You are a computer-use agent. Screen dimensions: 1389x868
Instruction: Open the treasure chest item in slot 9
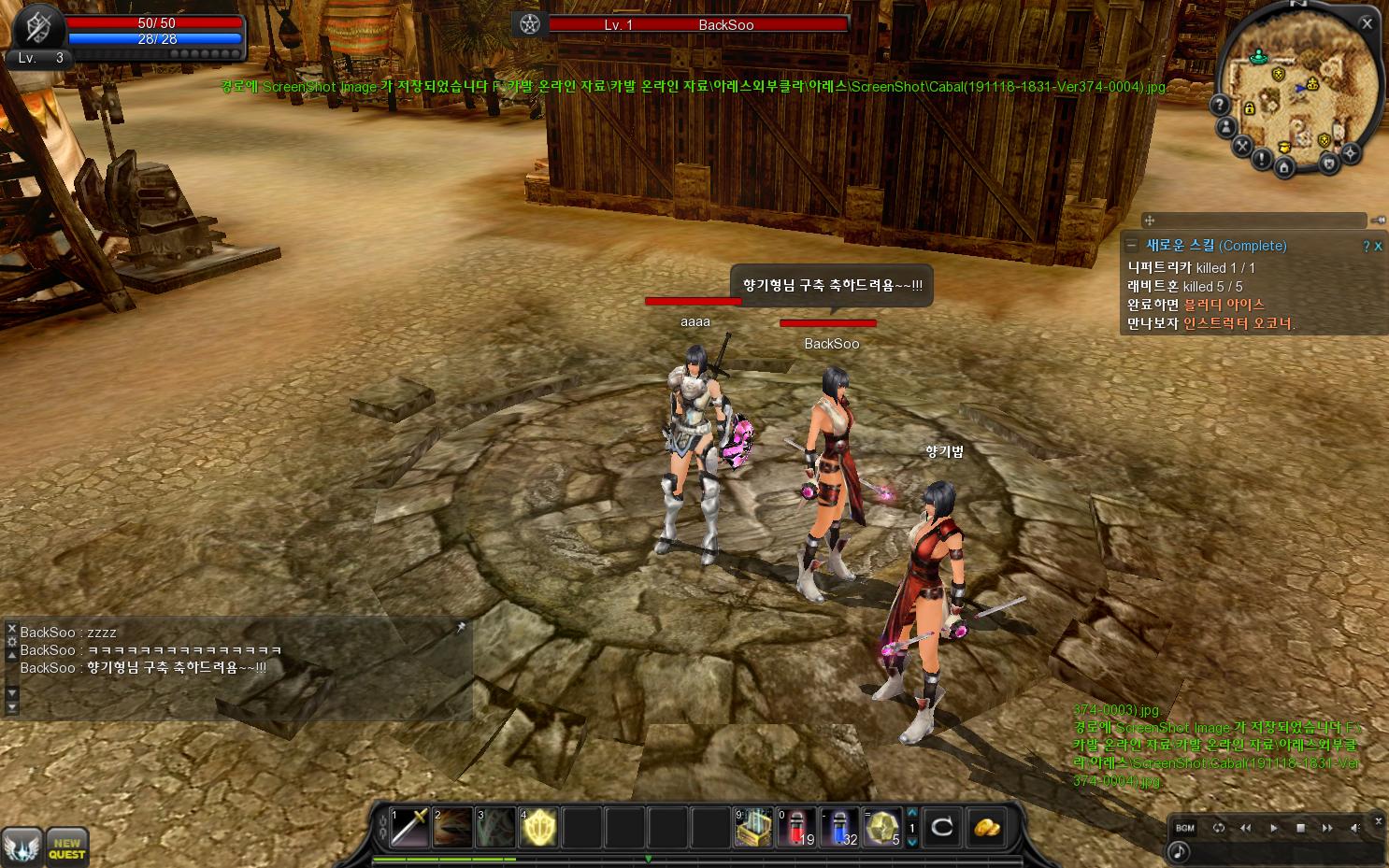[753, 827]
